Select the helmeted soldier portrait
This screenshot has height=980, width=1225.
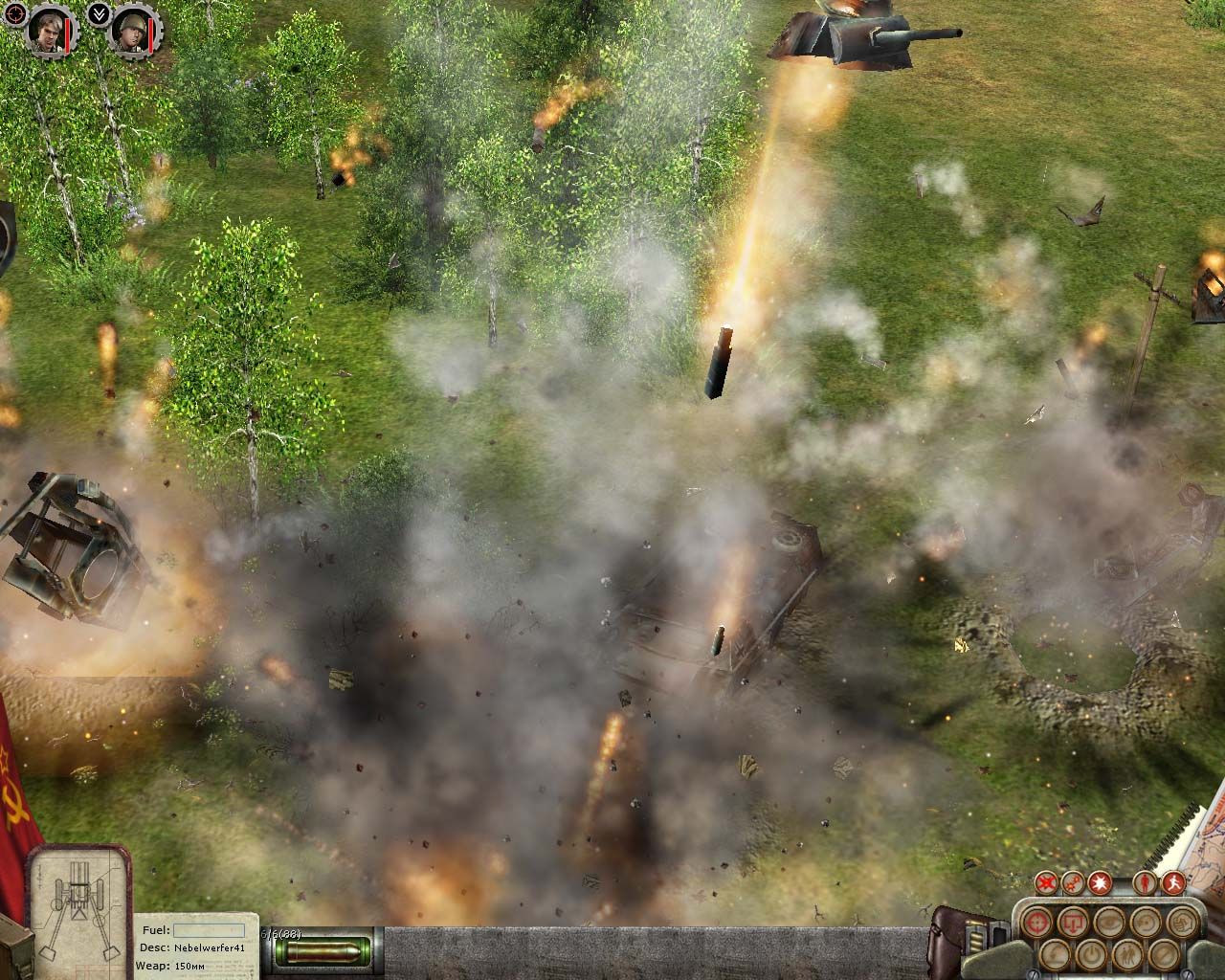coord(127,31)
